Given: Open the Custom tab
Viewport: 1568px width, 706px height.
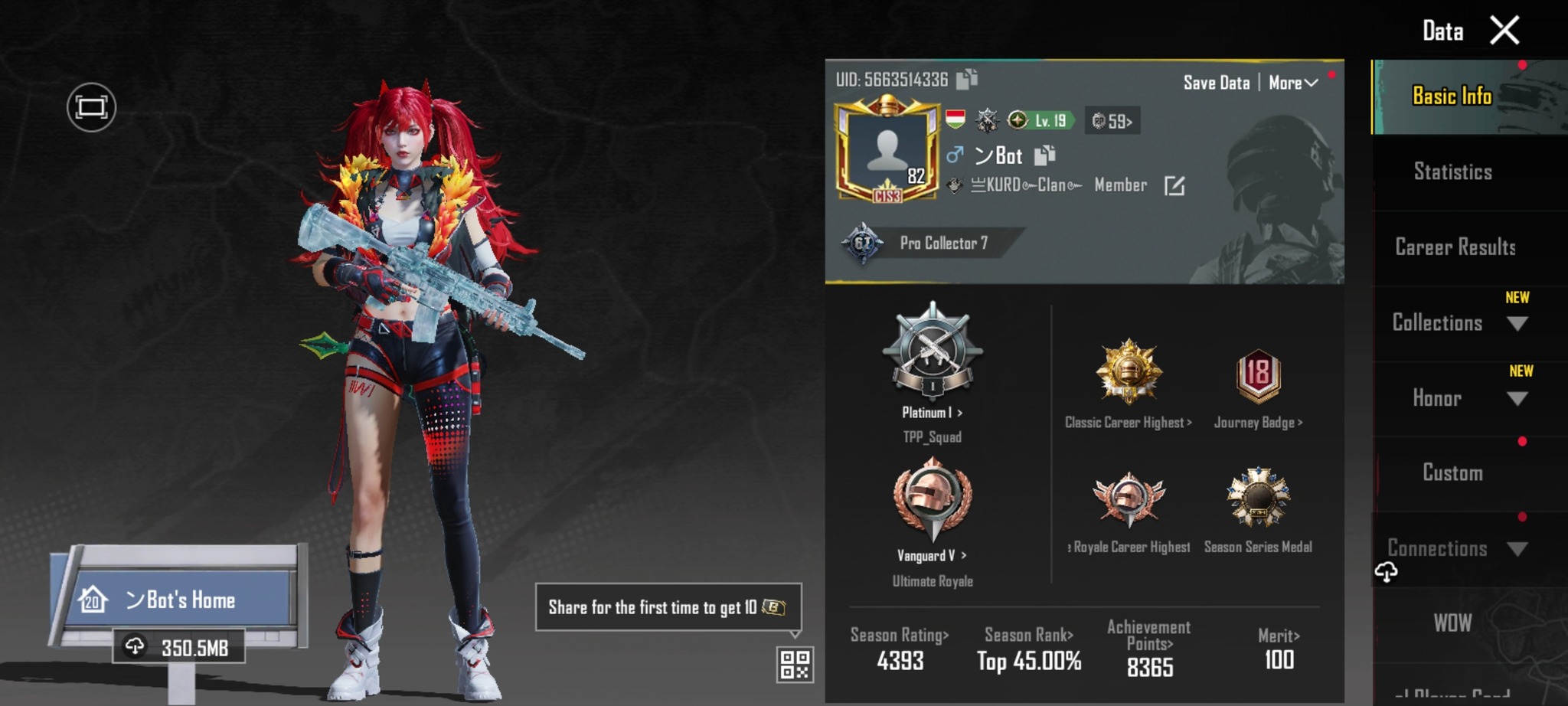Looking at the screenshot, I should (x=1452, y=472).
